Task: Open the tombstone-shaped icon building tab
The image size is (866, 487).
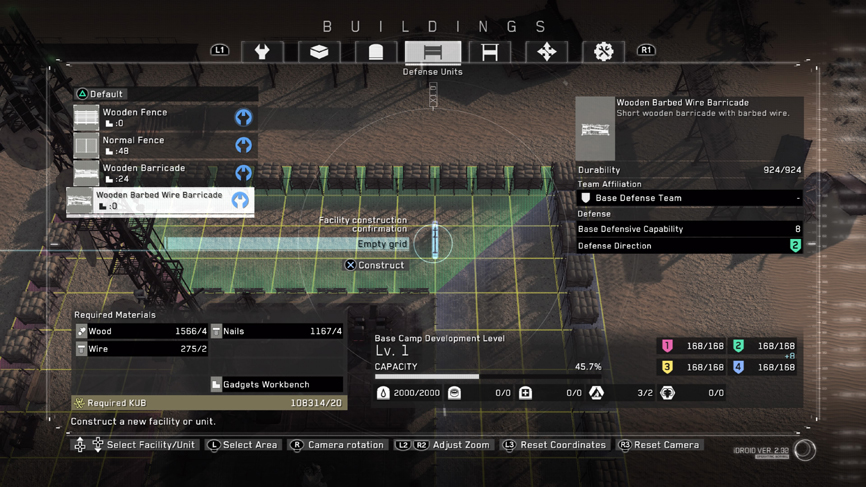Action: coord(376,52)
